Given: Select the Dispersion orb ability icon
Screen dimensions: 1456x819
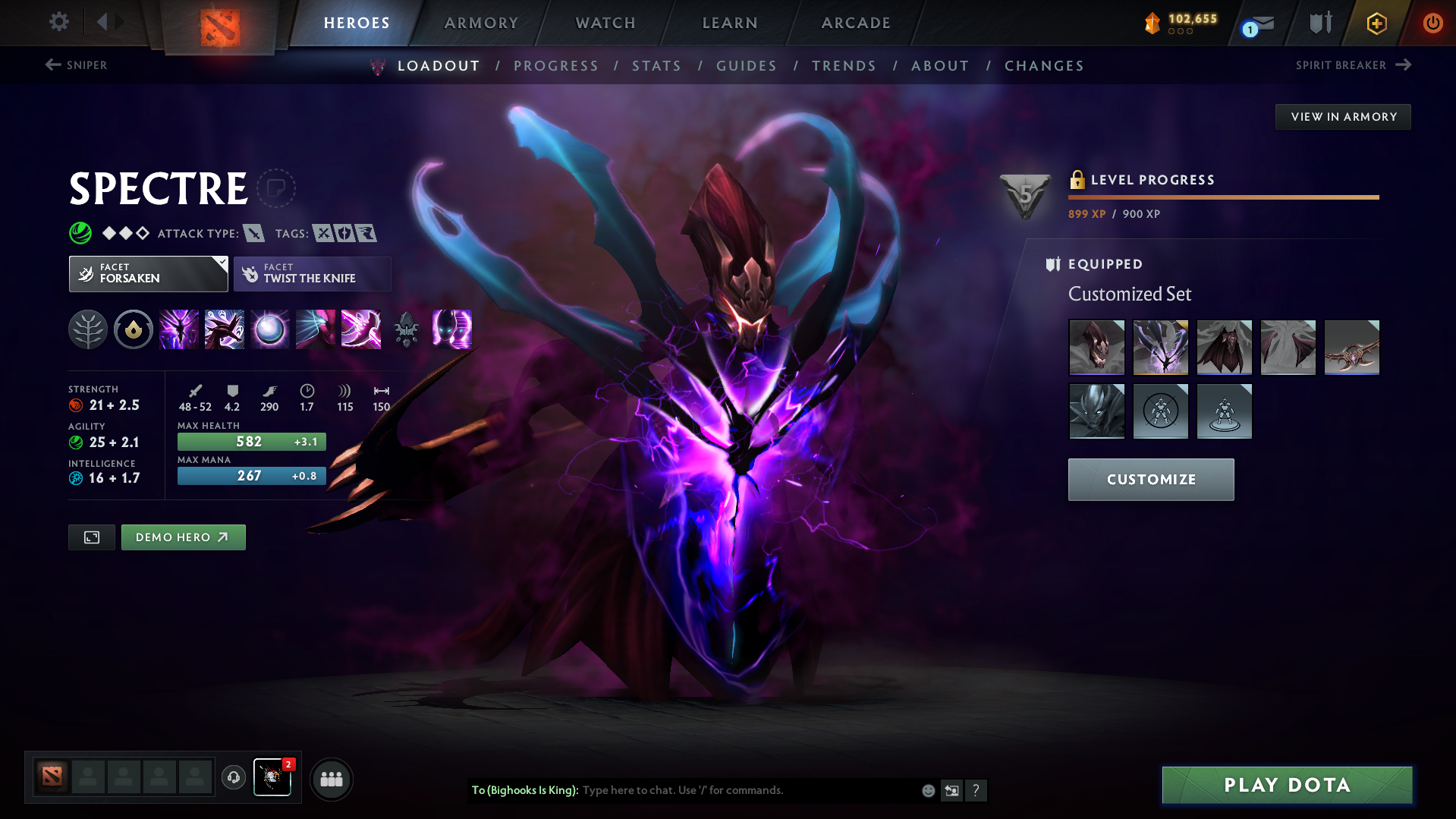Looking at the screenshot, I should pyautogui.click(x=269, y=329).
